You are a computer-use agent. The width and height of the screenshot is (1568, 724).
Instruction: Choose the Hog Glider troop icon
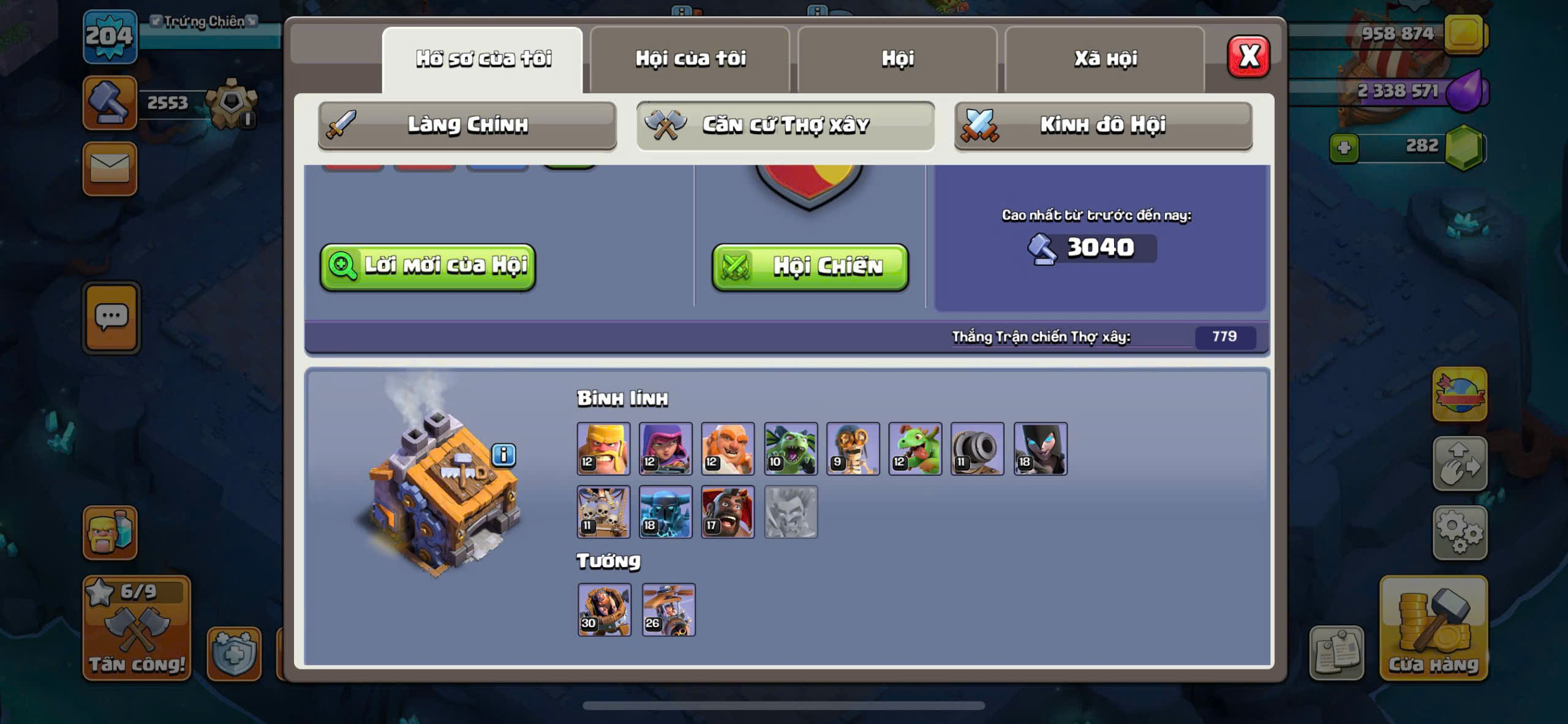[728, 512]
